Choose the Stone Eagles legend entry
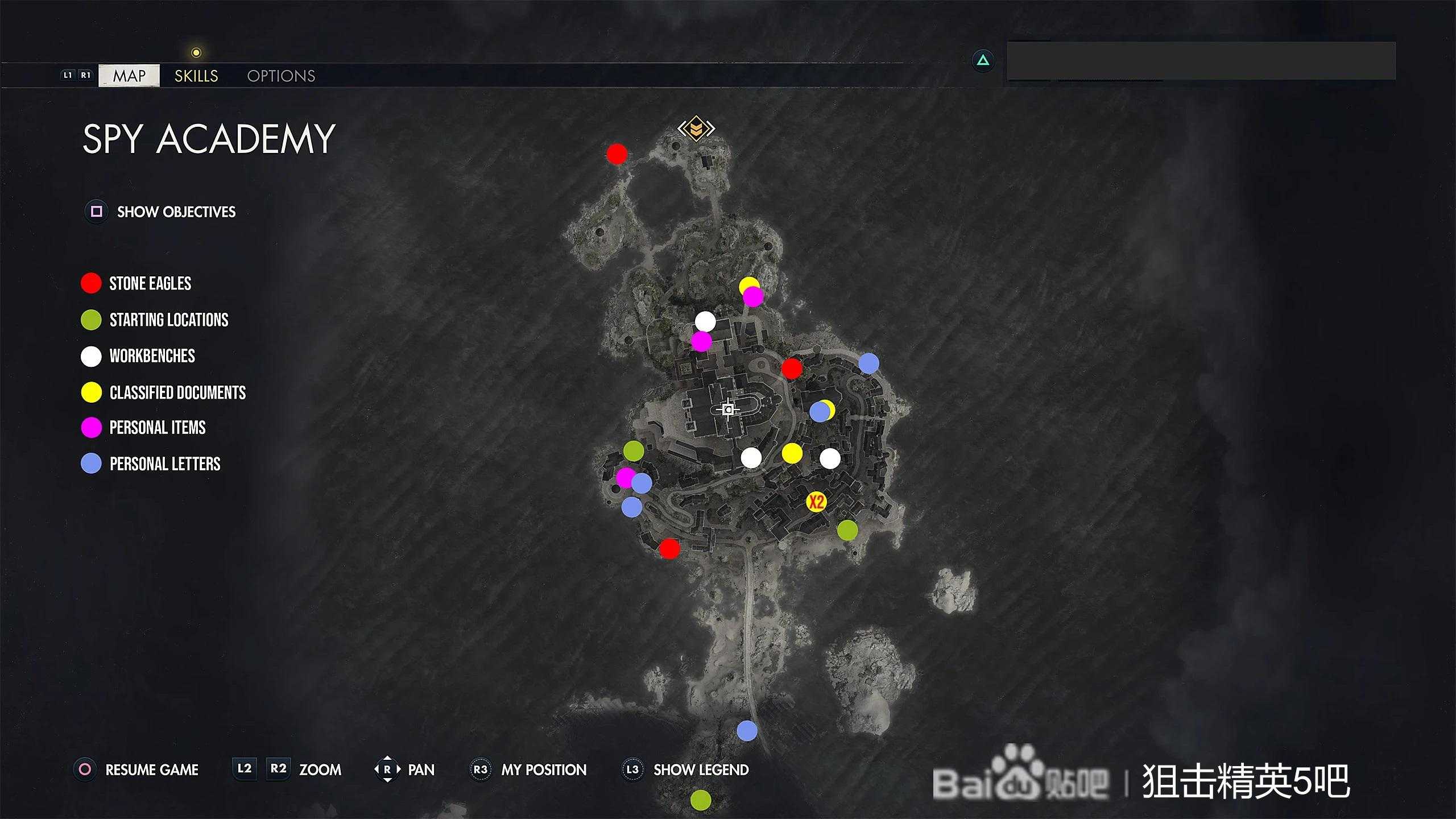 150,283
